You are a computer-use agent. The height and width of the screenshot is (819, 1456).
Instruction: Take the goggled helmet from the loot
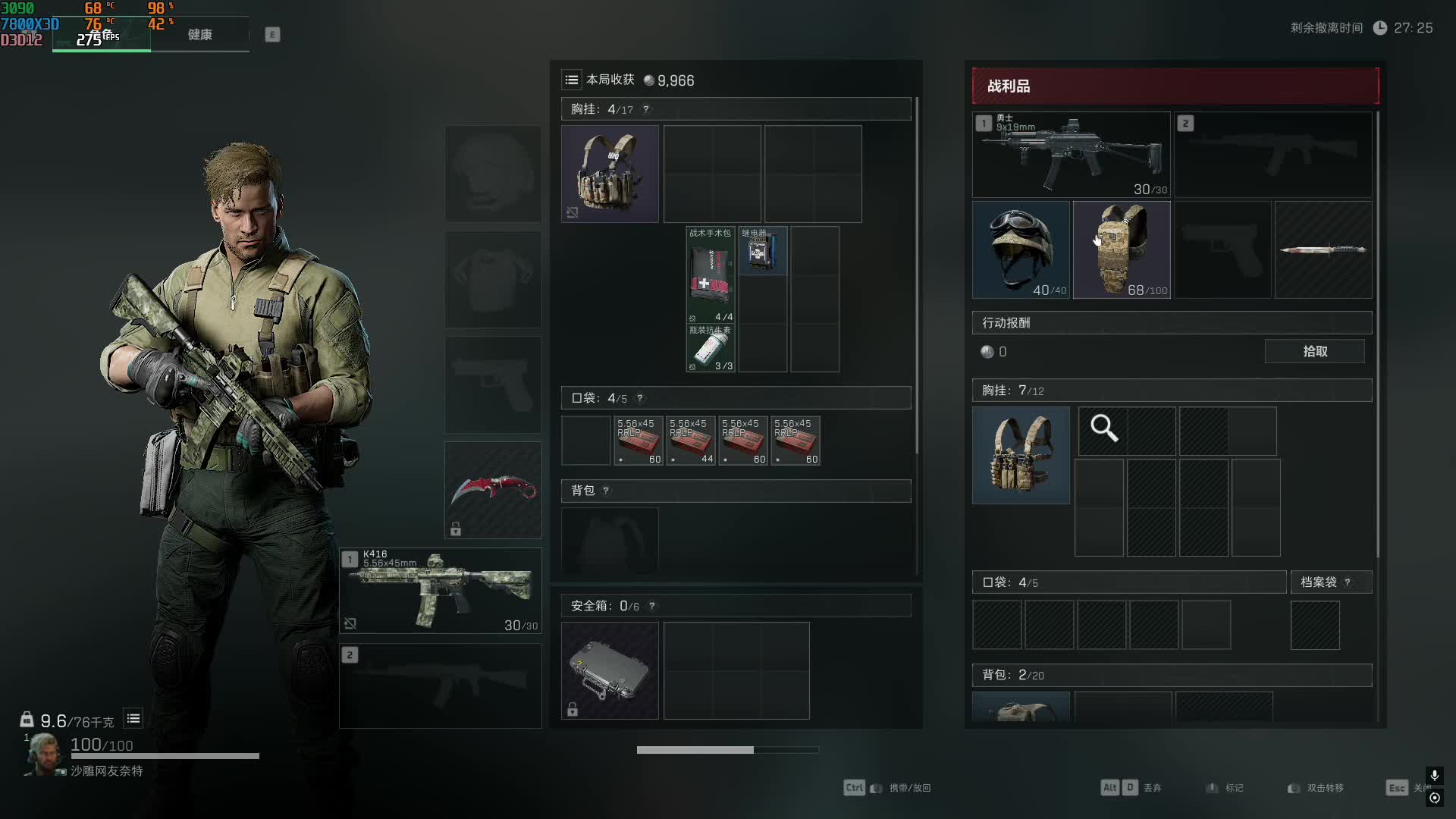pyautogui.click(x=1021, y=249)
